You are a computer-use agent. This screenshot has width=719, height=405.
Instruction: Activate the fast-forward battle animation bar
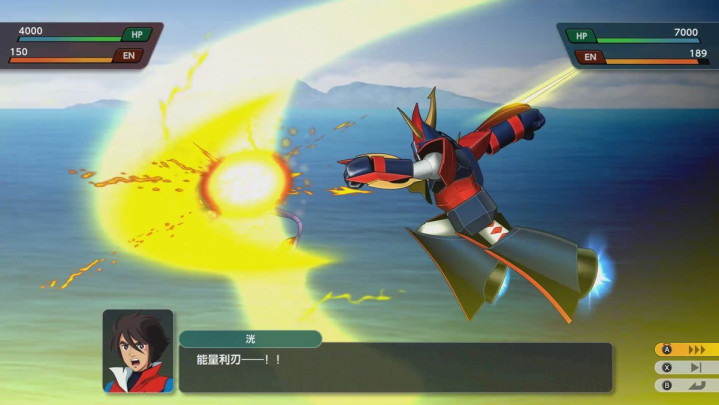686,350
